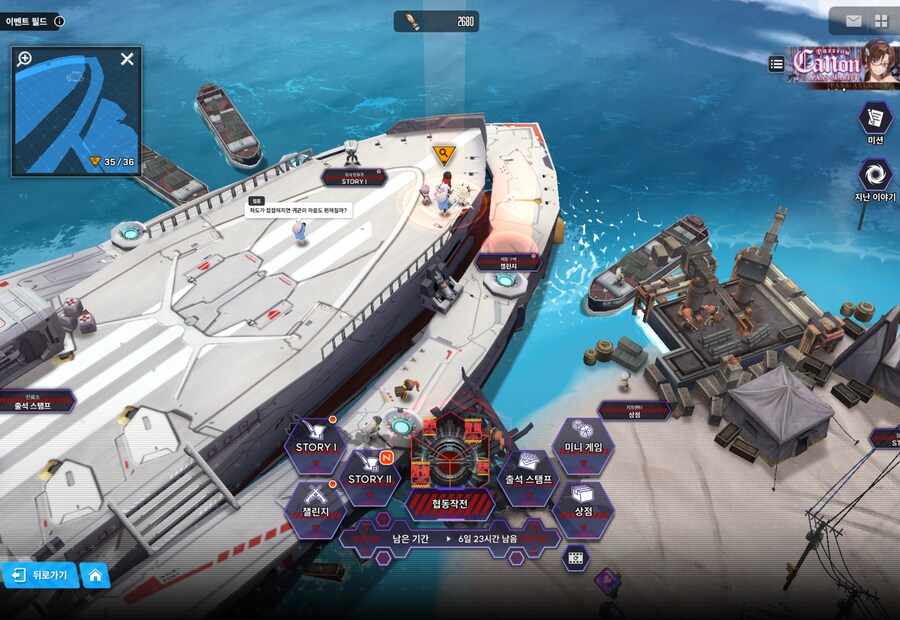This screenshot has width=900, height=620.
Task: Show event field info icon
Action: 59,21
